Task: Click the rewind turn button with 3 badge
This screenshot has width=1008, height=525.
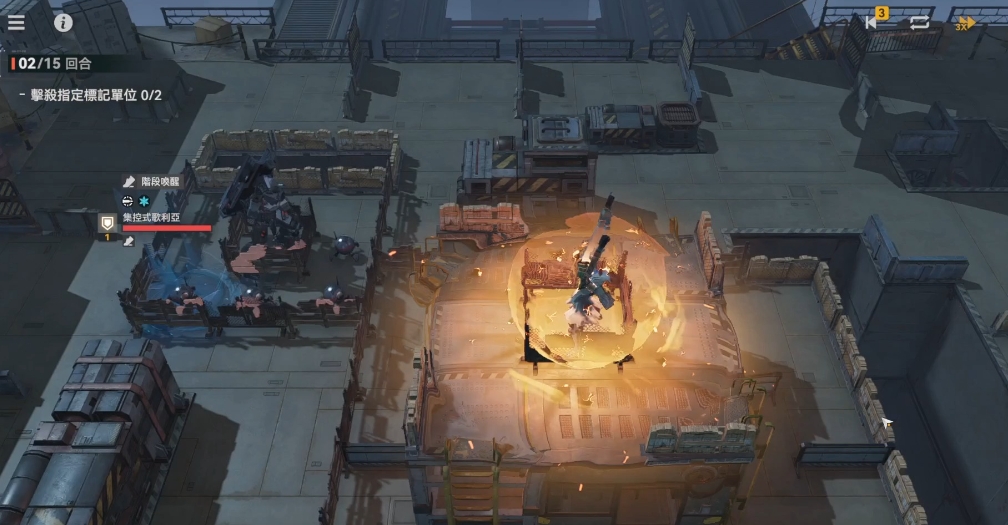Action: (x=873, y=22)
